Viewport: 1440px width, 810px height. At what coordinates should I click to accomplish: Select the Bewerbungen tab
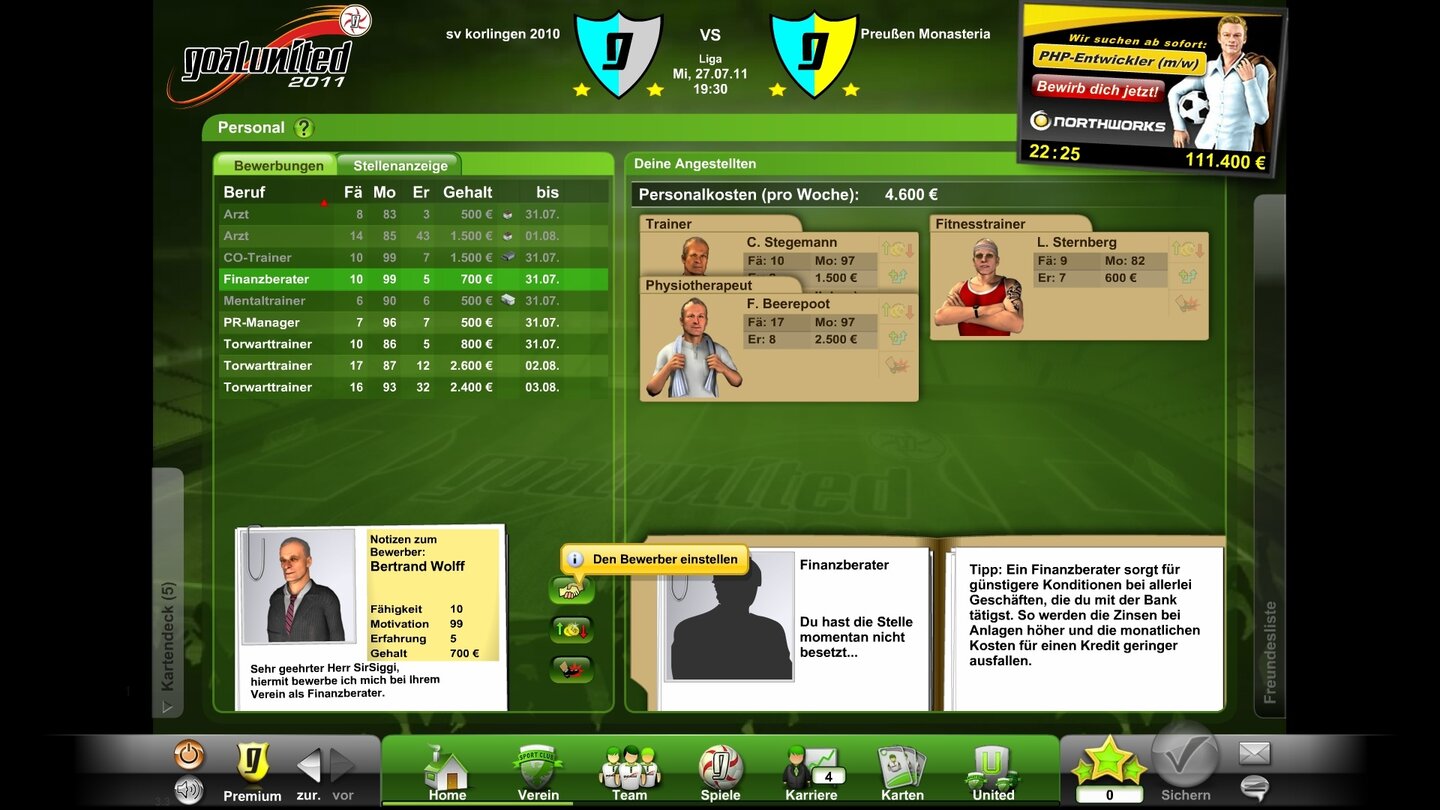[276, 164]
